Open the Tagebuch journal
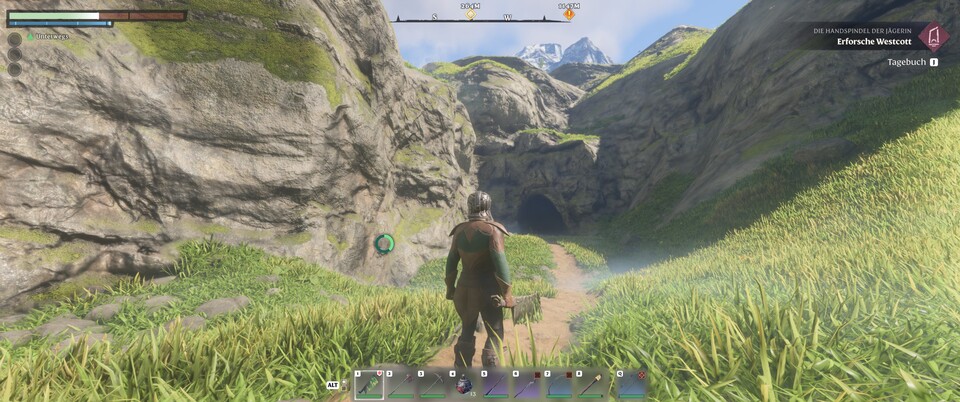 (908, 62)
